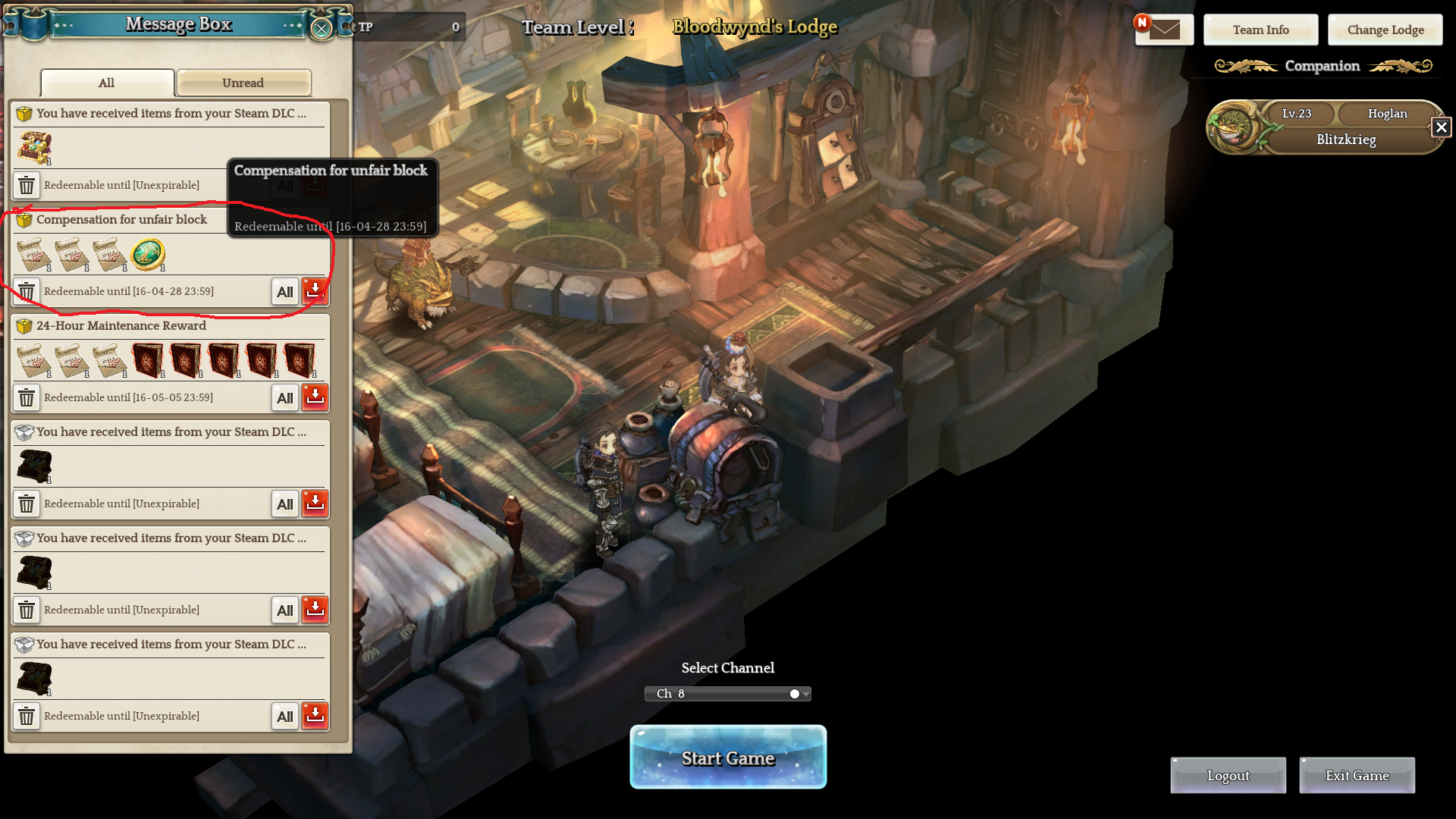Select the green gold-rimmed token in compensation message
This screenshot has width=1456, height=819.
148,254
